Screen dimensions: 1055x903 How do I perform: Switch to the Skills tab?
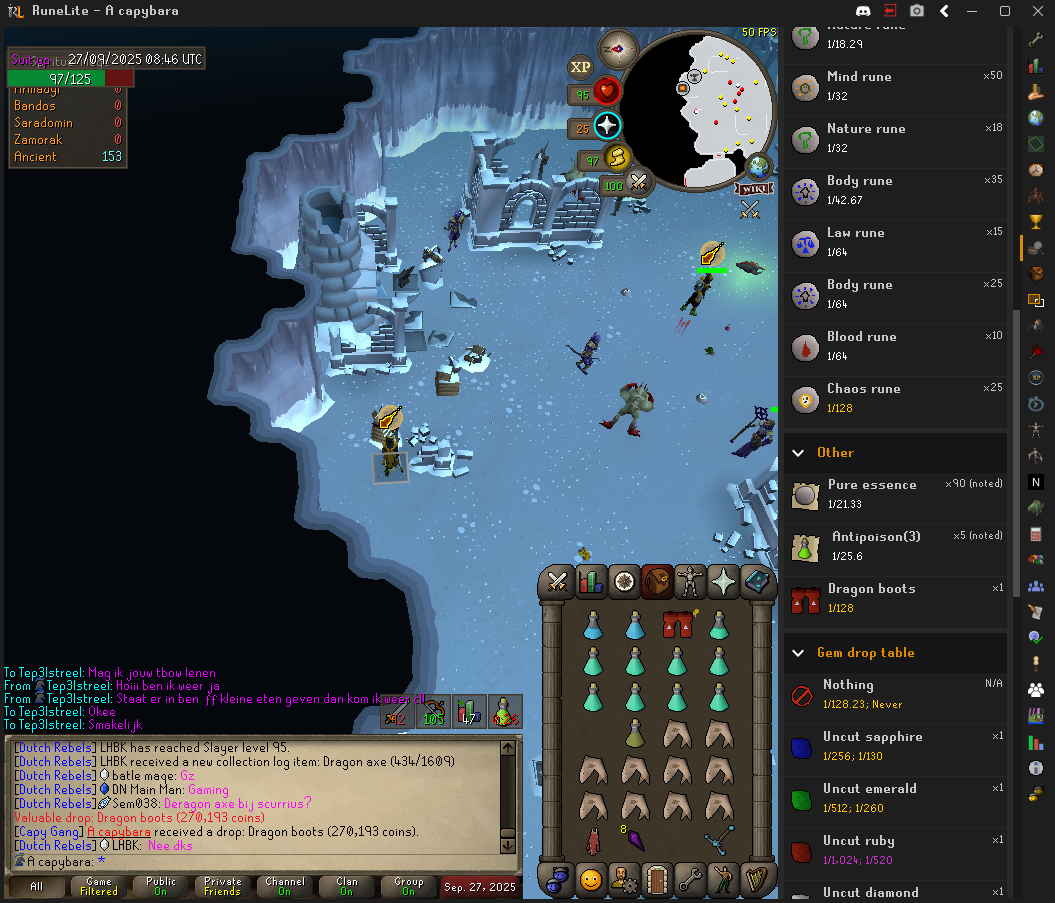[591, 582]
